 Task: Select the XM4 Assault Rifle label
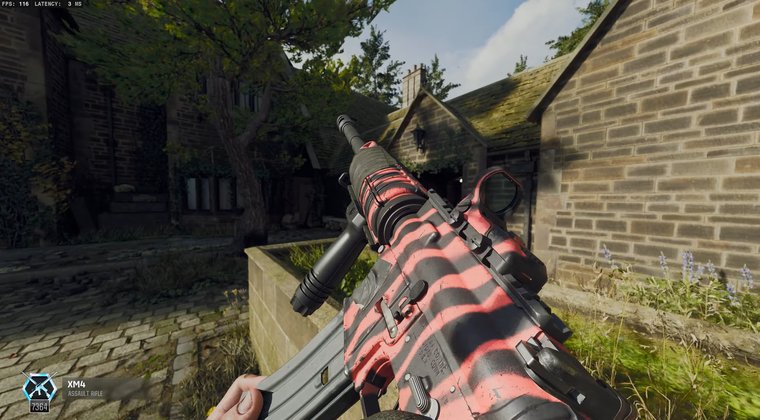84,387
